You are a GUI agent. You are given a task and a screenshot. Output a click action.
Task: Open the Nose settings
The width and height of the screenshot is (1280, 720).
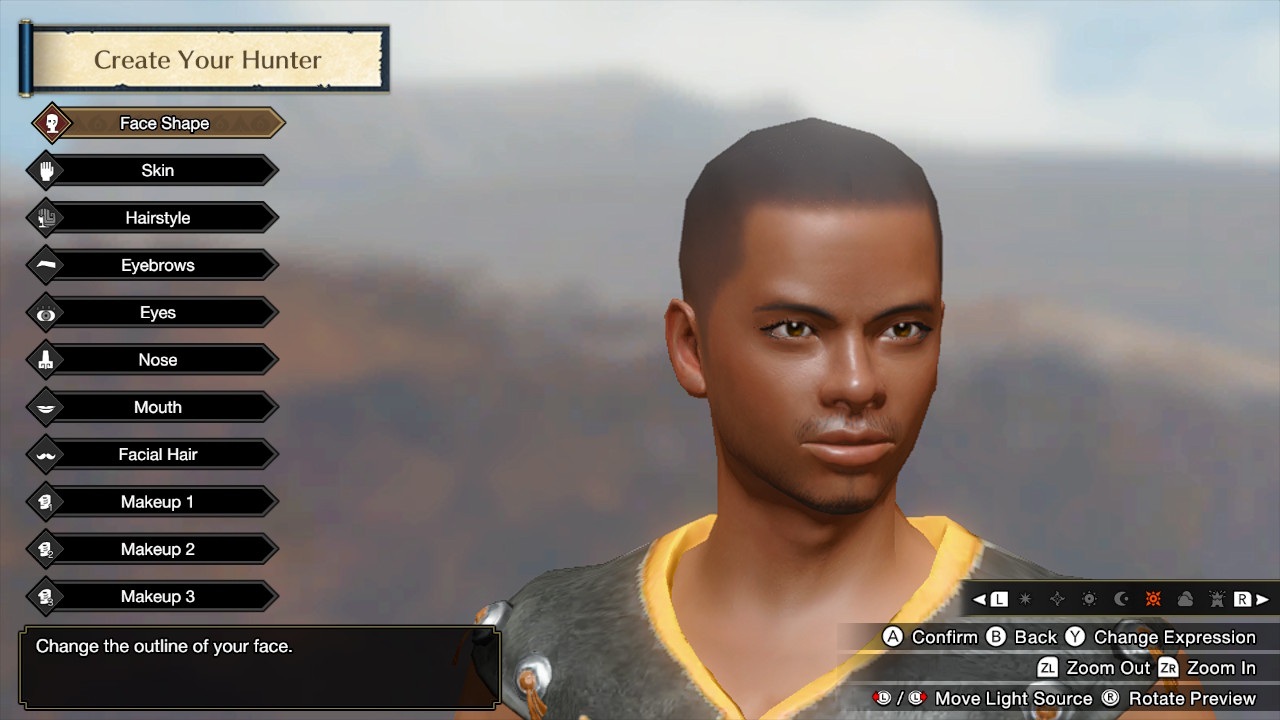tap(157, 360)
